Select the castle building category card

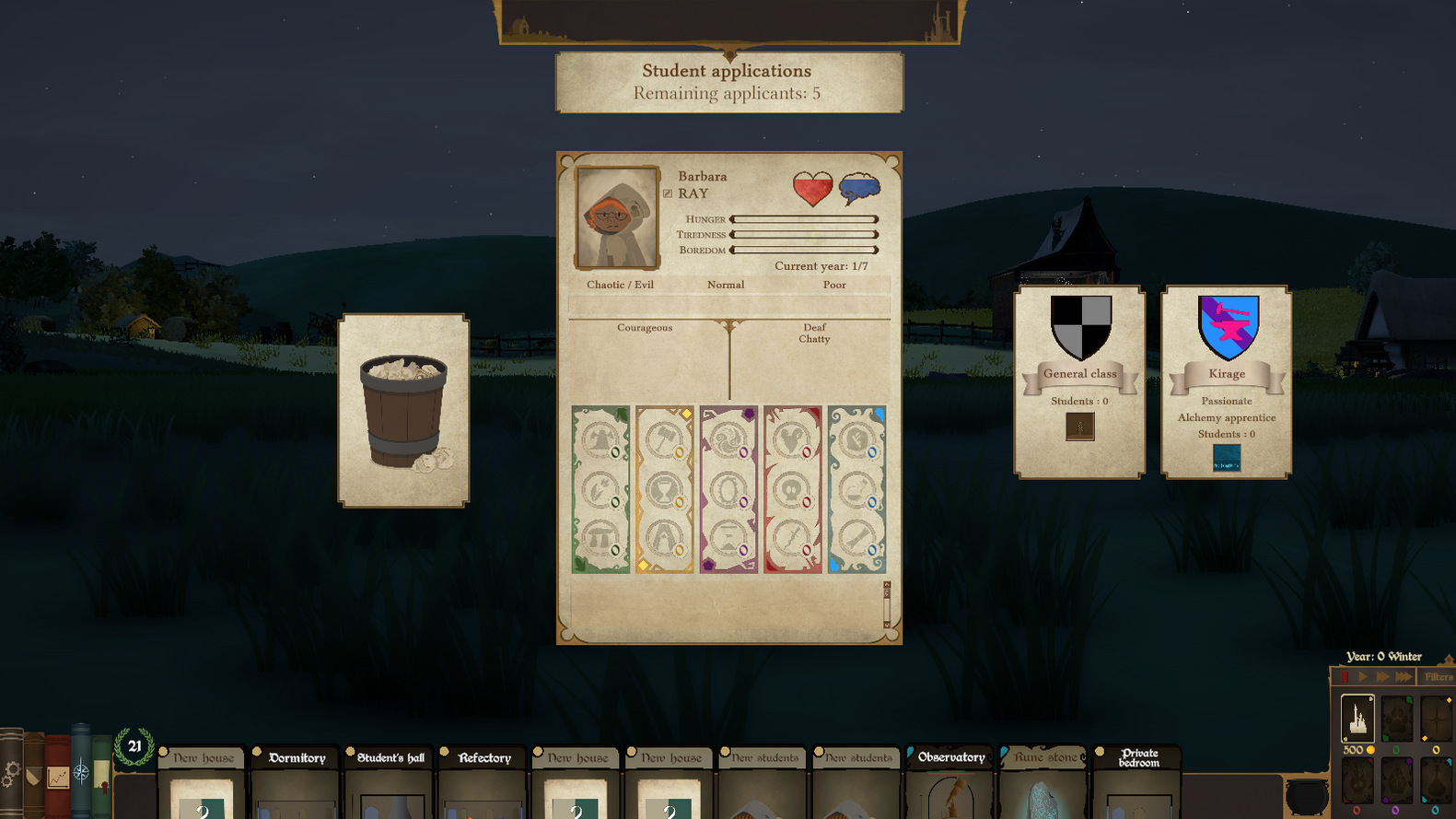pyautogui.click(x=1357, y=719)
